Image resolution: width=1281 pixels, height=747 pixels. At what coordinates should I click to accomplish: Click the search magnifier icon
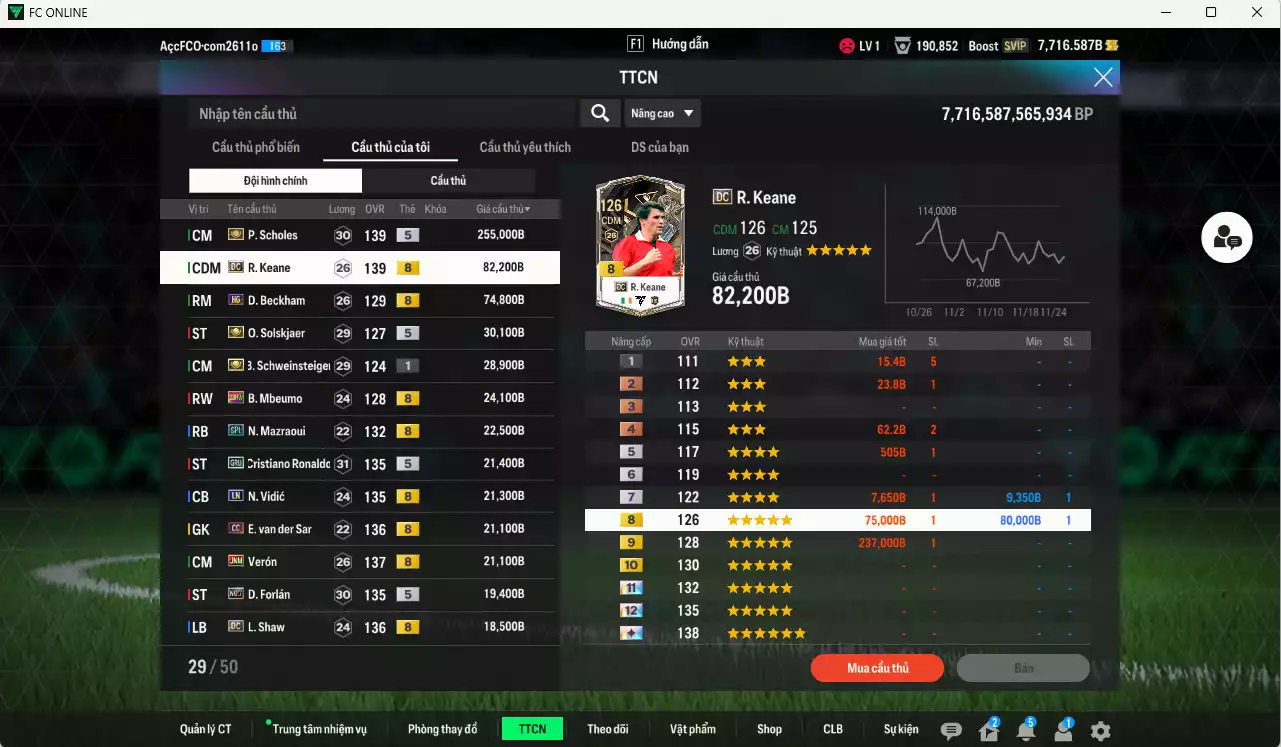pyautogui.click(x=599, y=113)
